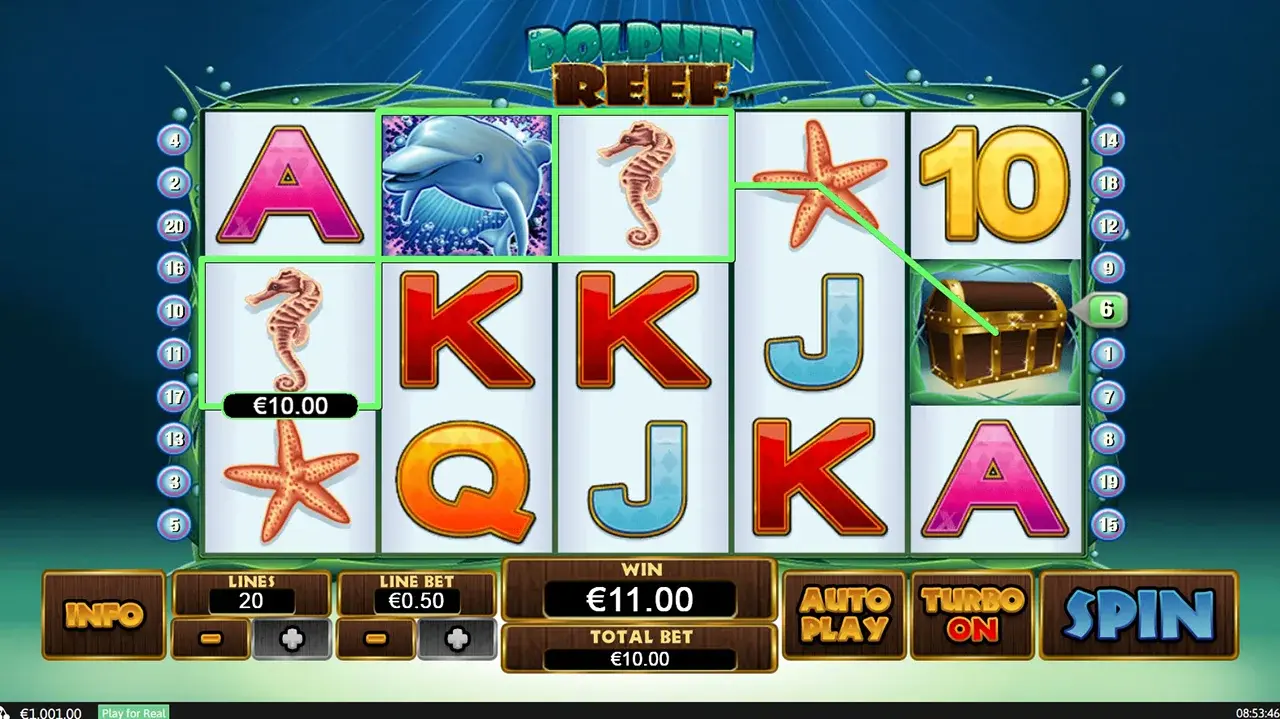
Task: Choose payline number 9 bubble
Action: click(1107, 268)
